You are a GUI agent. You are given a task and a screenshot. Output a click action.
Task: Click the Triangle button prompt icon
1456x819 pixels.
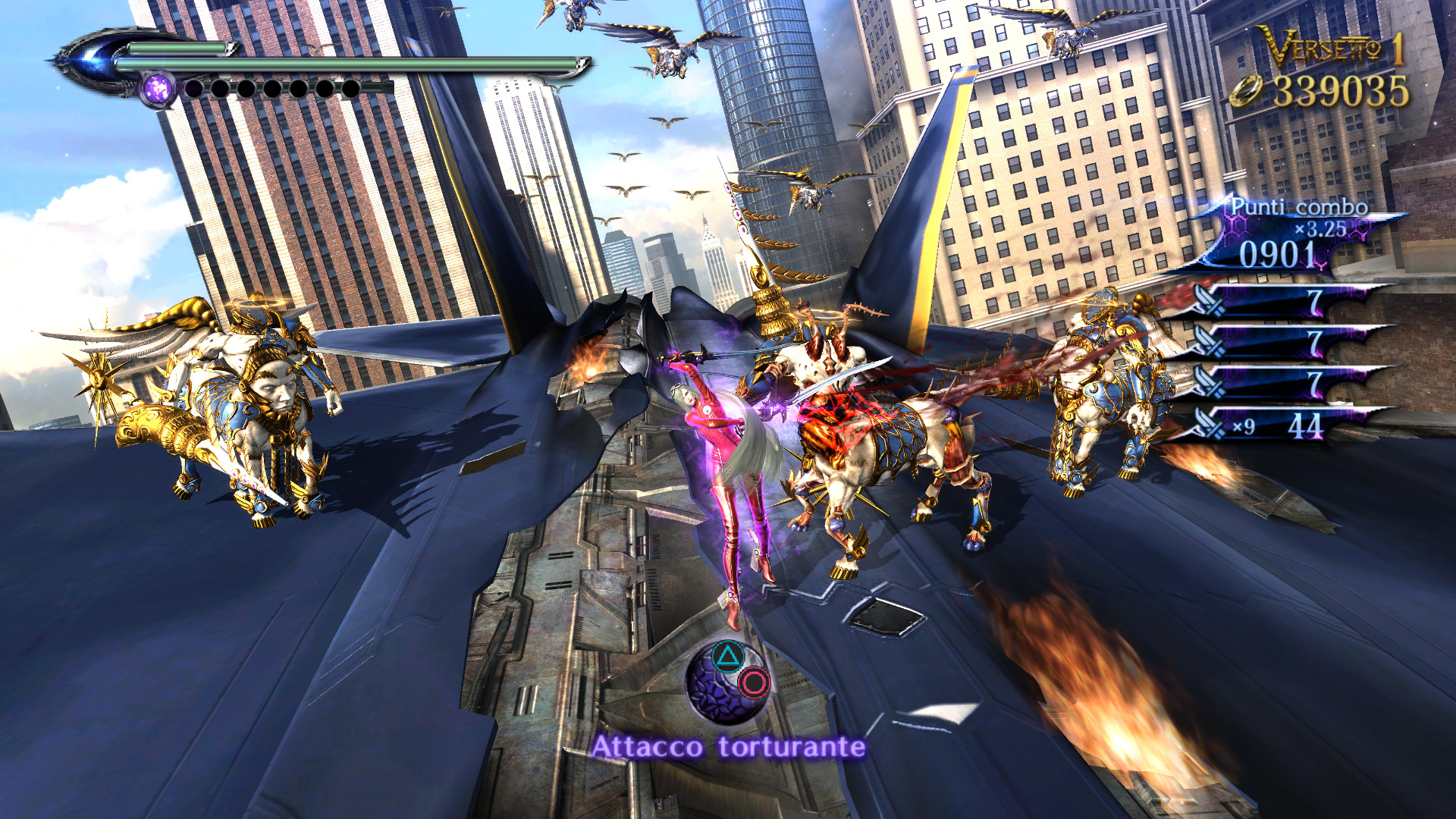click(x=726, y=658)
